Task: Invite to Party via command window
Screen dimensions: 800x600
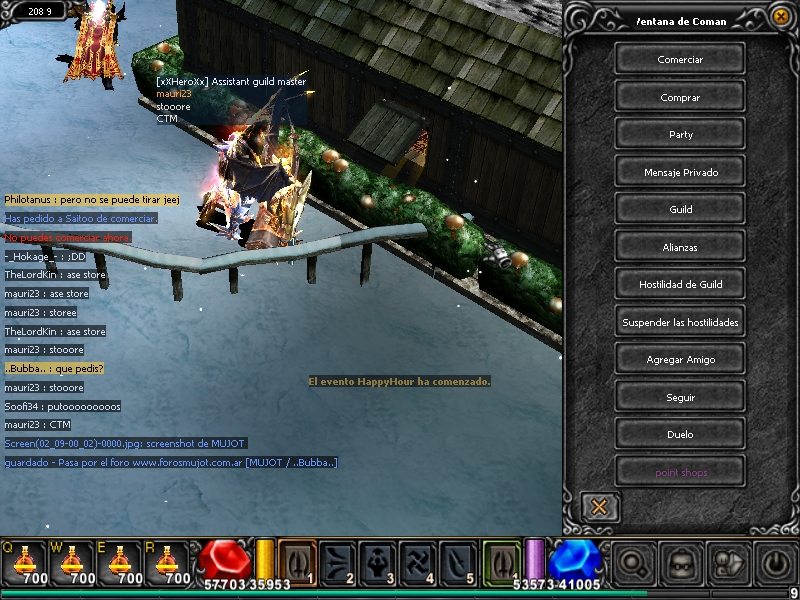Action: tap(680, 134)
